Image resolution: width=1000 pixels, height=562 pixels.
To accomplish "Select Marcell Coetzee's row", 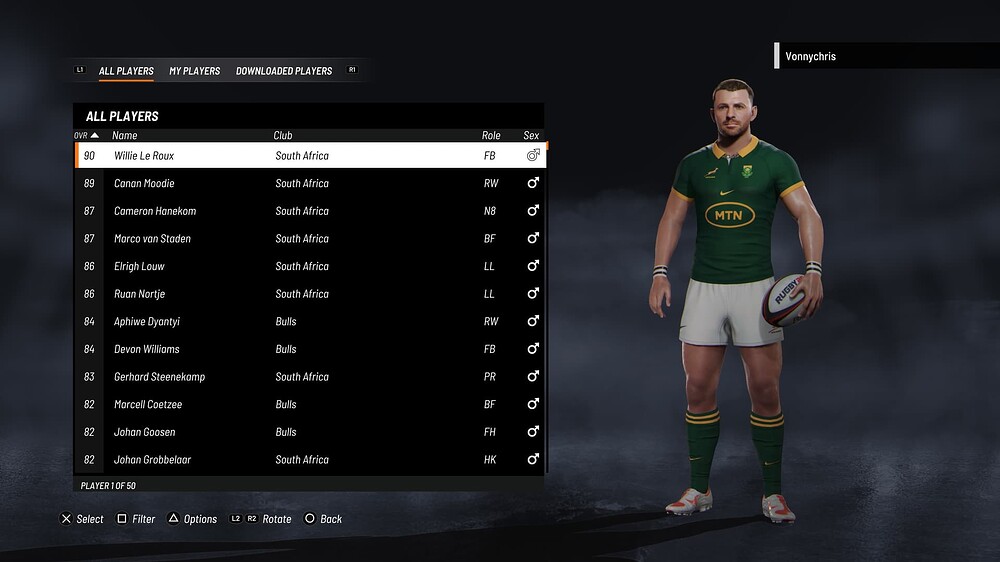I will pos(310,405).
